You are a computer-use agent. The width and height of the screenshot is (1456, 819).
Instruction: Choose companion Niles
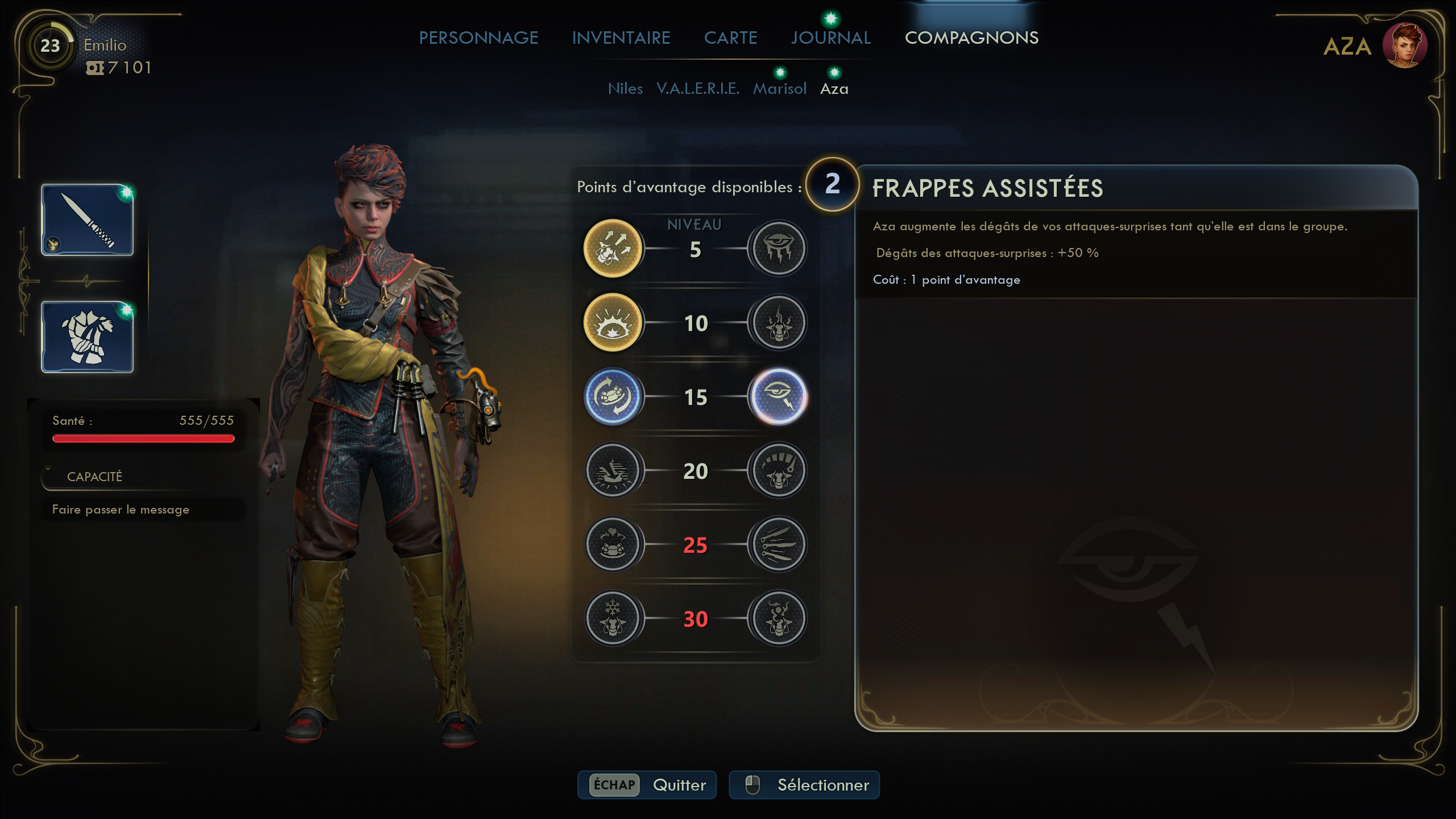tap(625, 89)
